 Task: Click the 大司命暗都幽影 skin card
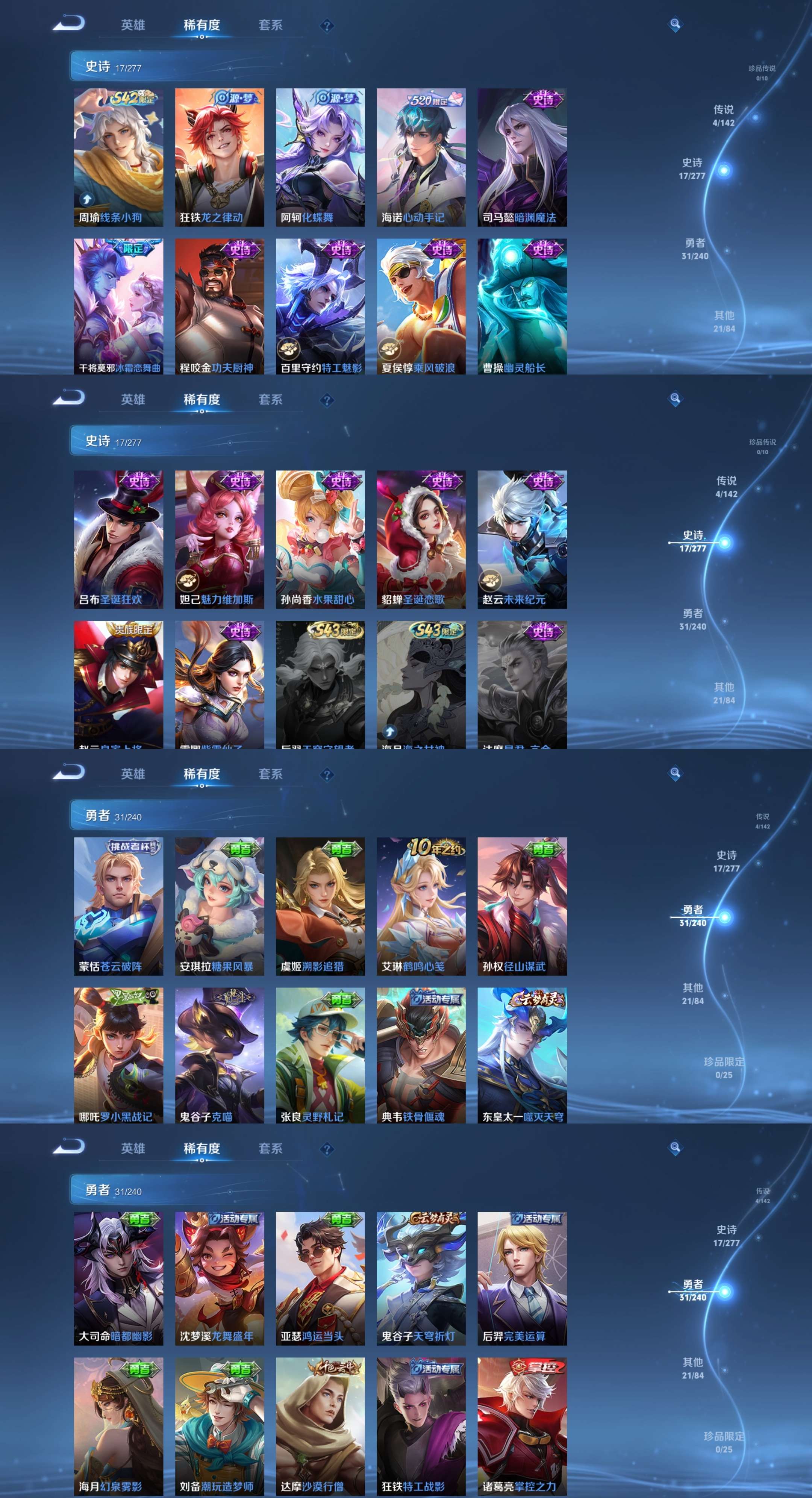(118, 1278)
